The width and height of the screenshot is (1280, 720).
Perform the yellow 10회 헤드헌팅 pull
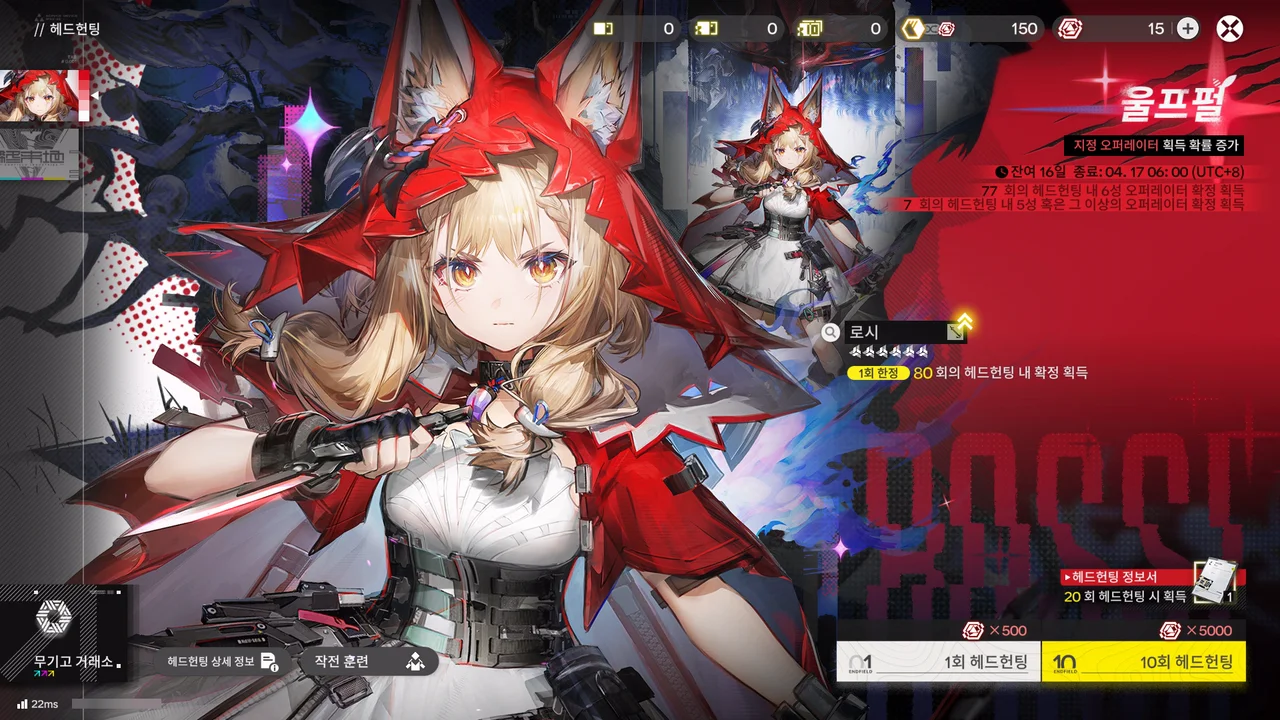coord(1144,662)
